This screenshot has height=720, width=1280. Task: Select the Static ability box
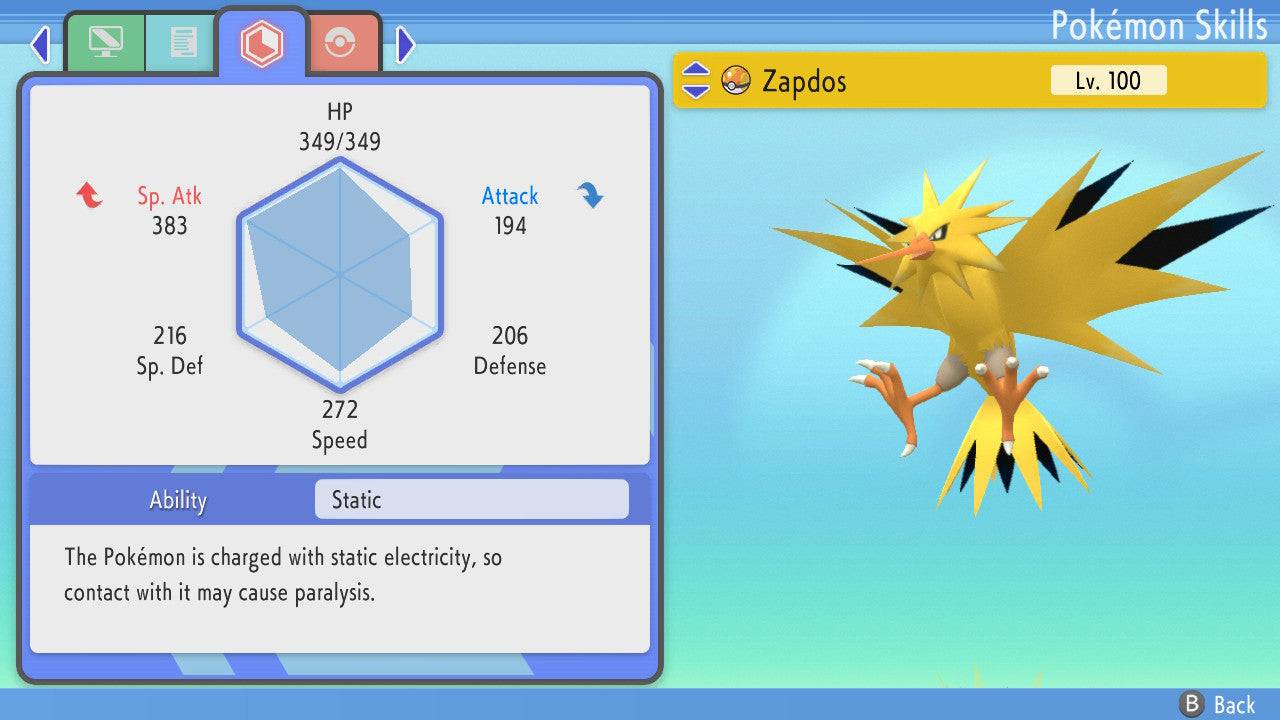[x=470, y=499]
